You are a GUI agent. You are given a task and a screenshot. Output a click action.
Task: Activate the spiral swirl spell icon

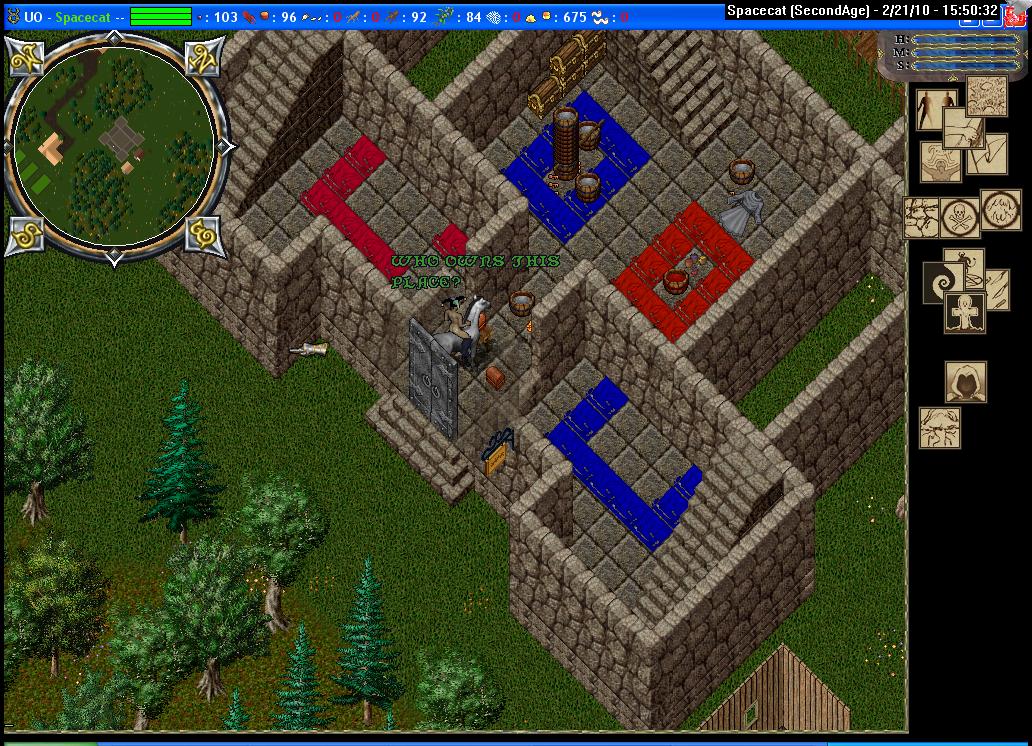(944, 279)
